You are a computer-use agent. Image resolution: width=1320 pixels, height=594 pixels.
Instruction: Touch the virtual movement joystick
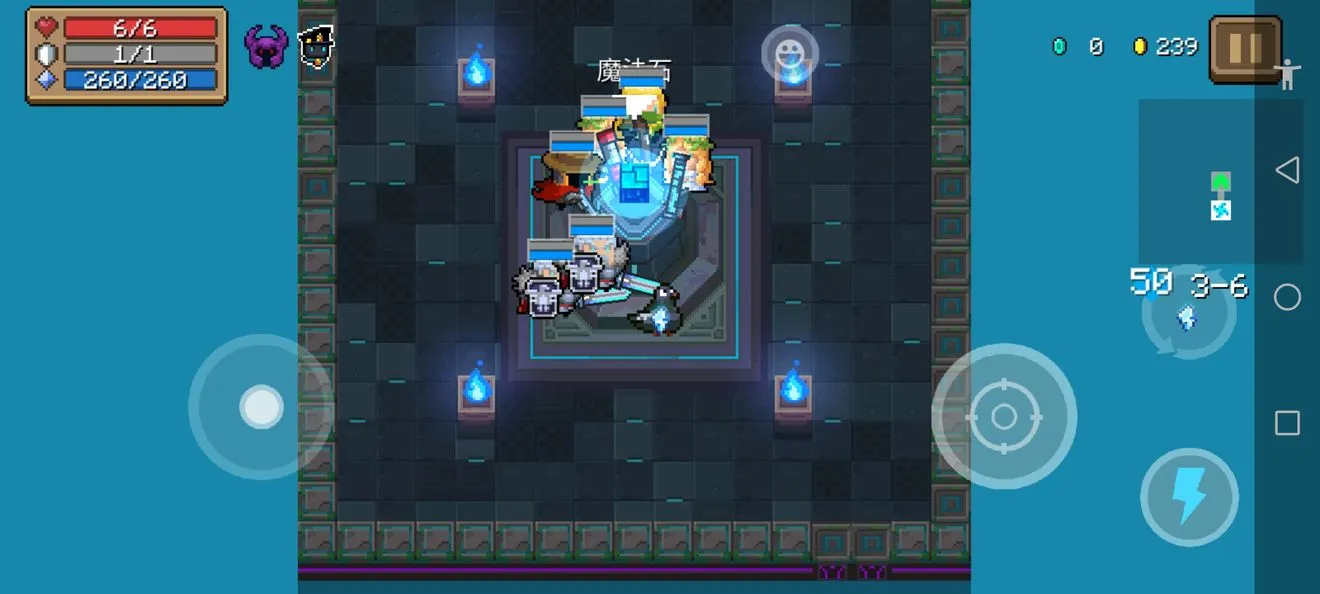(261, 407)
